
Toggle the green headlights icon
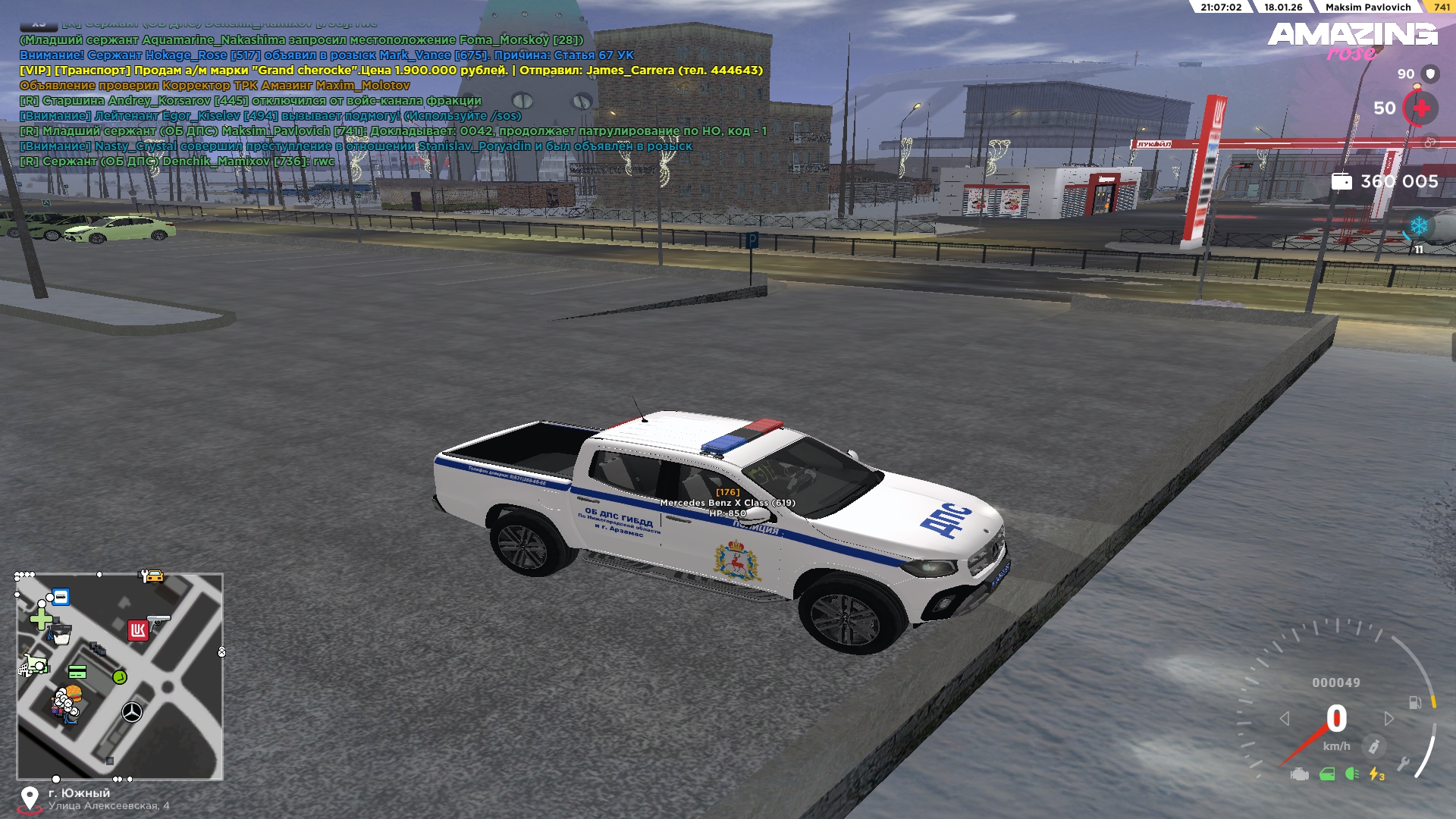[1351, 774]
